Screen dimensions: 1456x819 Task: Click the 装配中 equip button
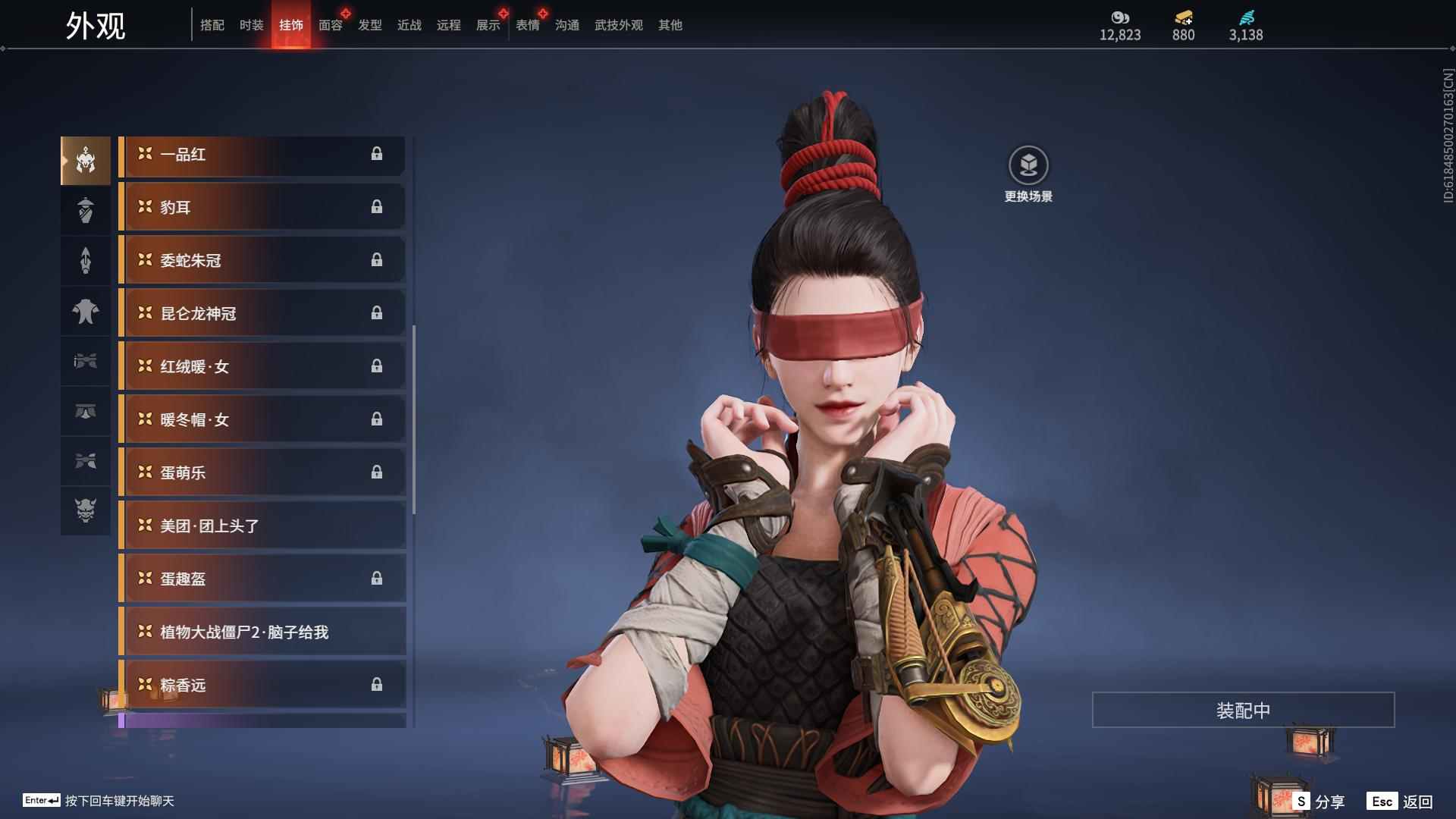(x=1243, y=711)
